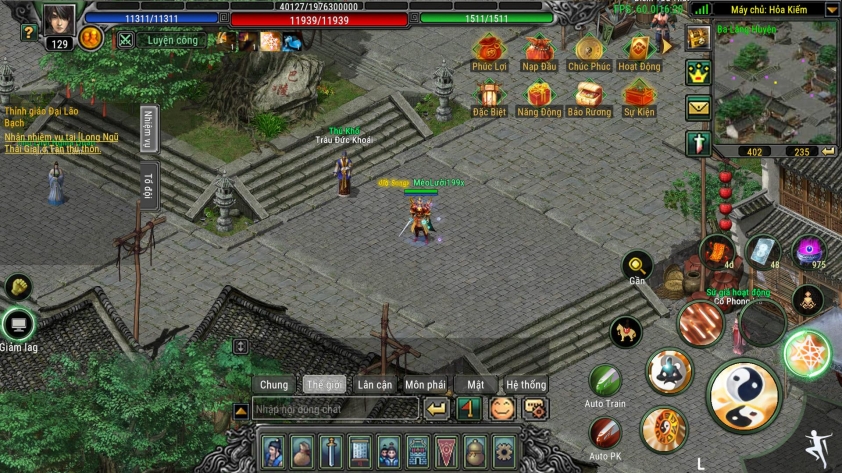Open the Nạp Đầu top-up reward
Image resolution: width=842 pixels, height=473 pixels.
(x=539, y=48)
